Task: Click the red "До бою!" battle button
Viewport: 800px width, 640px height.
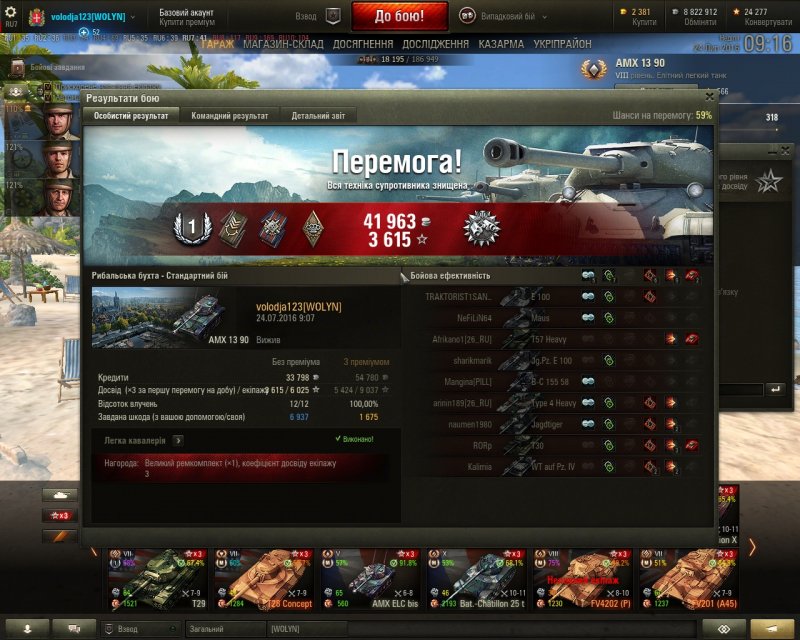Action: (x=399, y=16)
